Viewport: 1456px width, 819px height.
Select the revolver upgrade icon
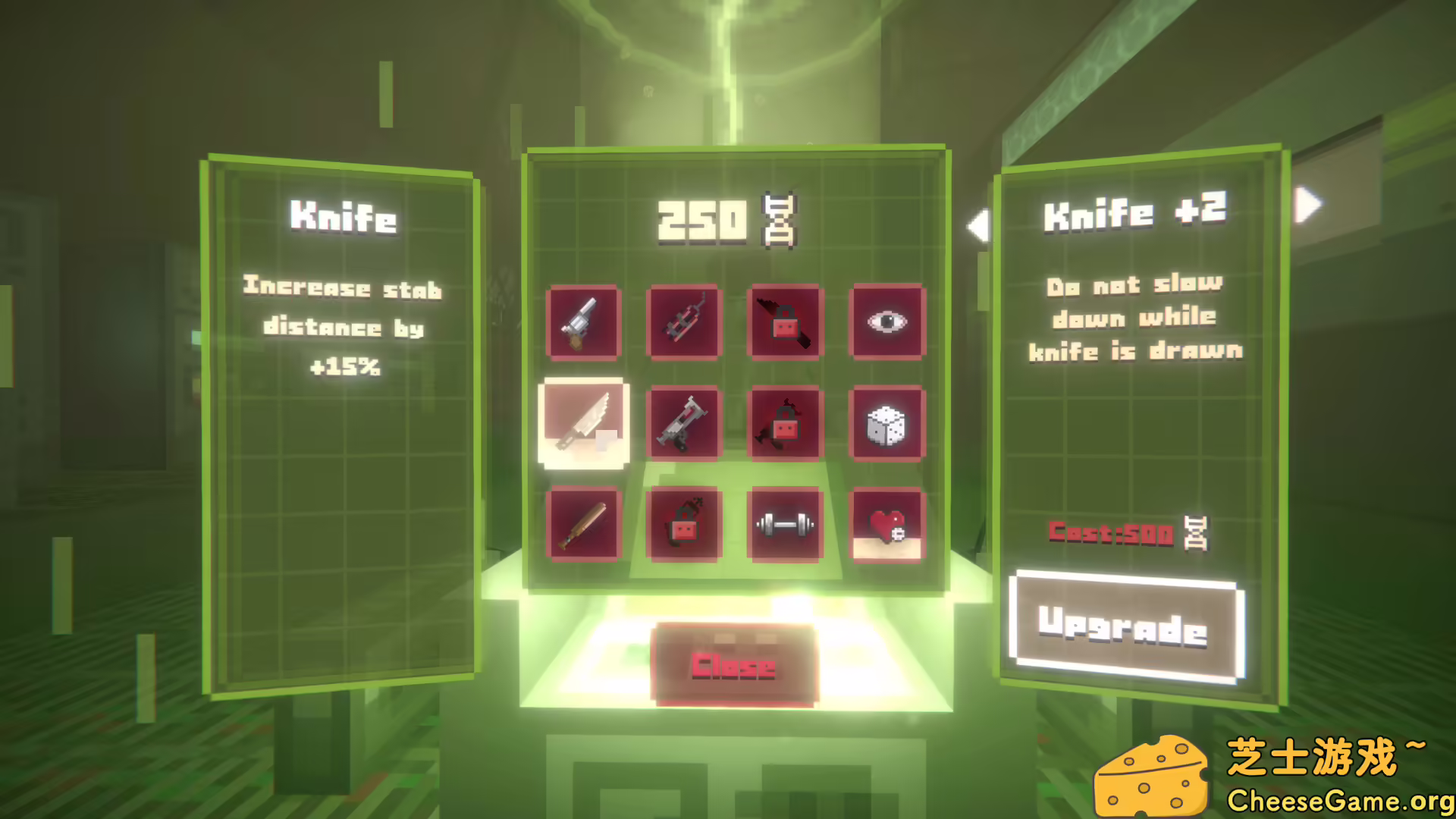coord(584,322)
